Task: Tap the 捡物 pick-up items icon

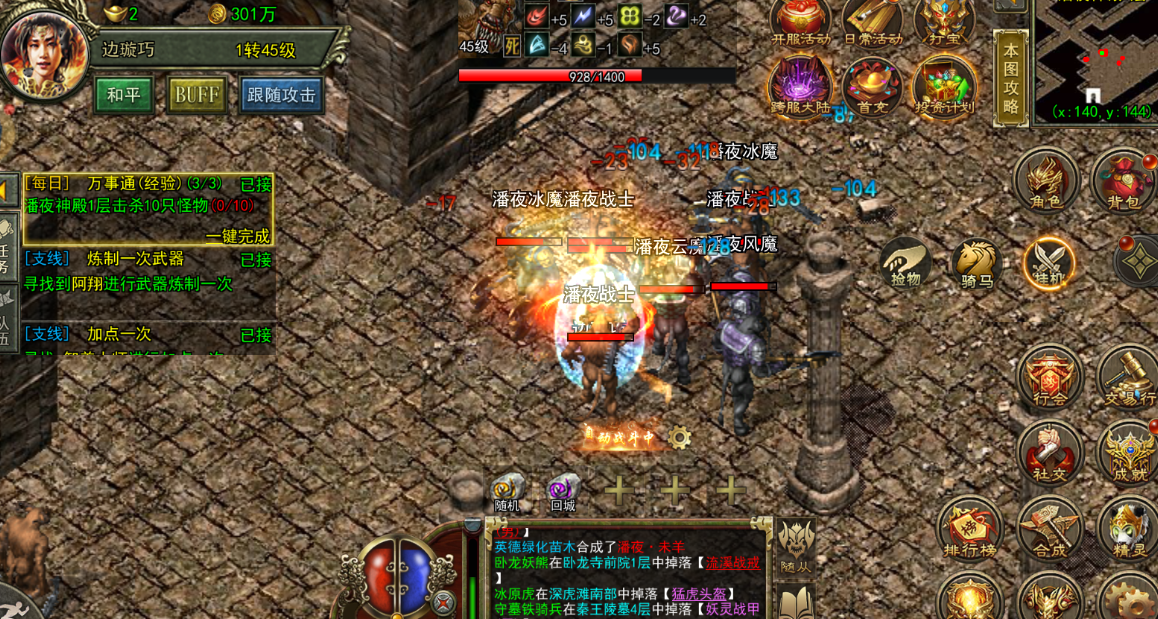Action: pos(906,265)
